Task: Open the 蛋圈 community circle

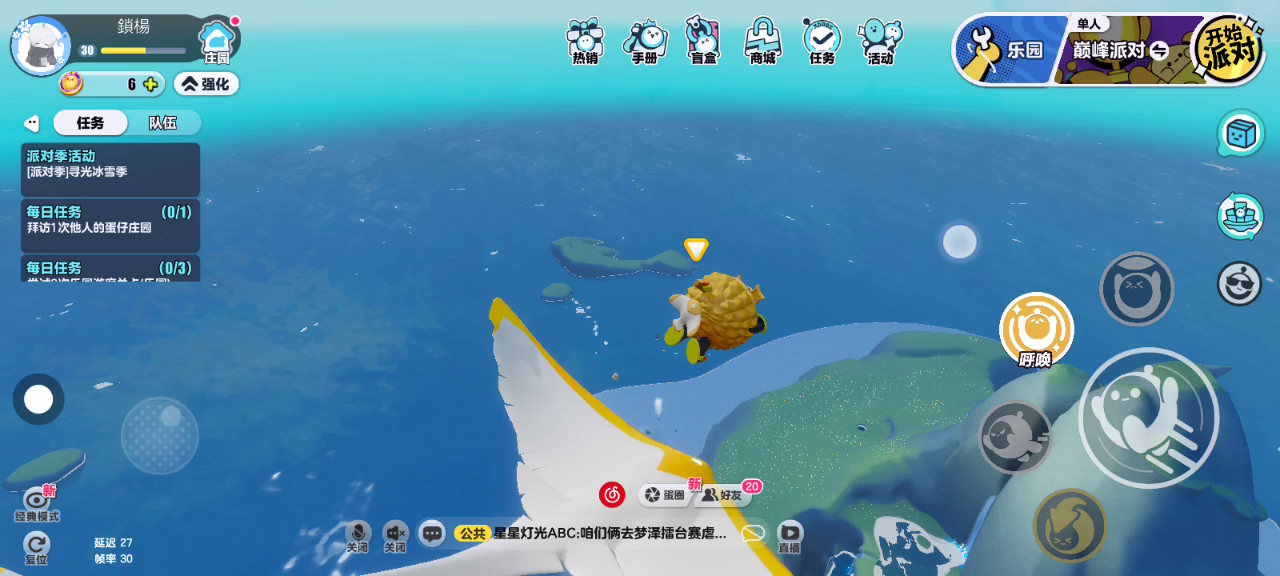Action: (664, 495)
